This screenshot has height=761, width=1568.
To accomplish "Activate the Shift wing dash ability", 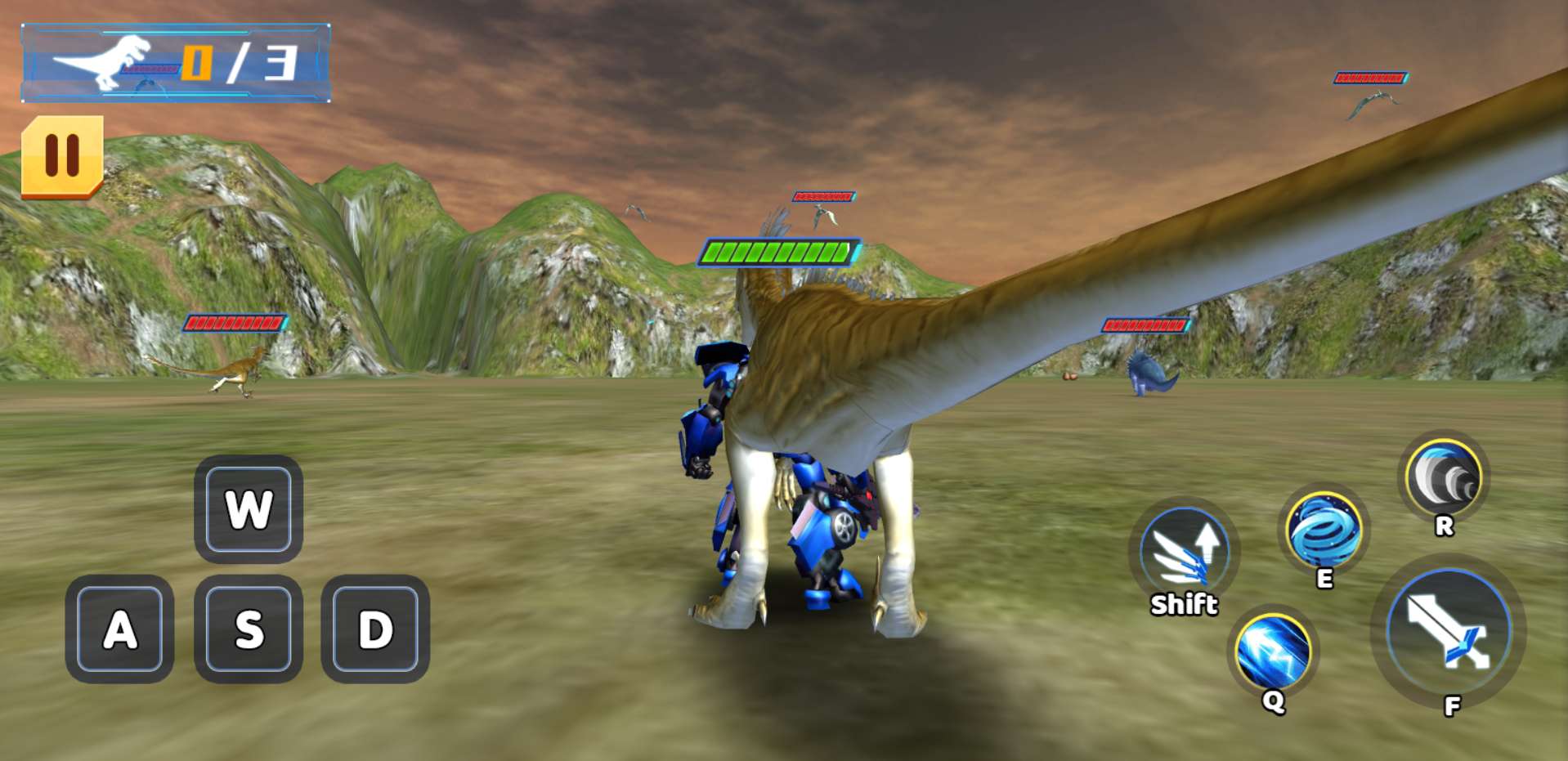I will [1184, 549].
